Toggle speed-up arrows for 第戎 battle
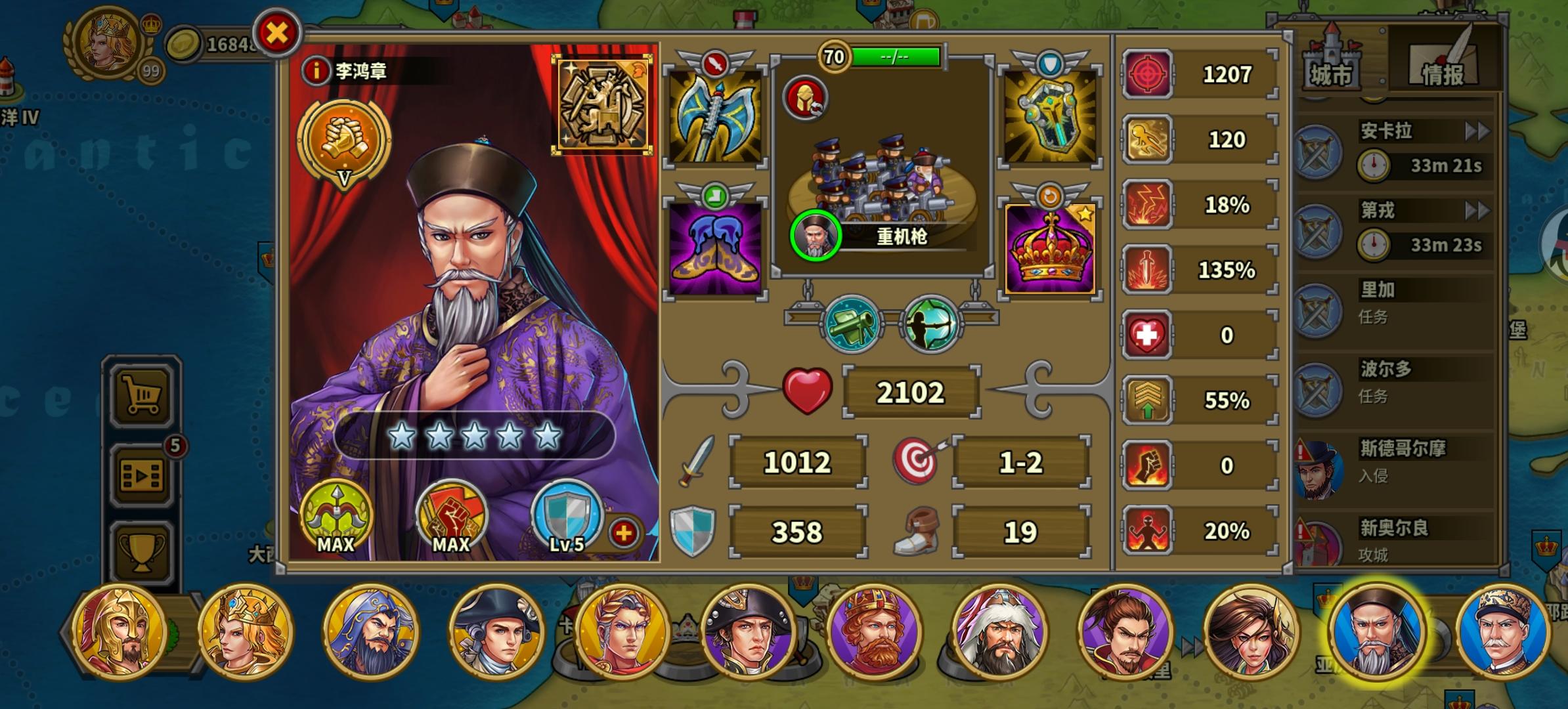Image resolution: width=1568 pixels, height=709 pixels. tap(1477, 211)
